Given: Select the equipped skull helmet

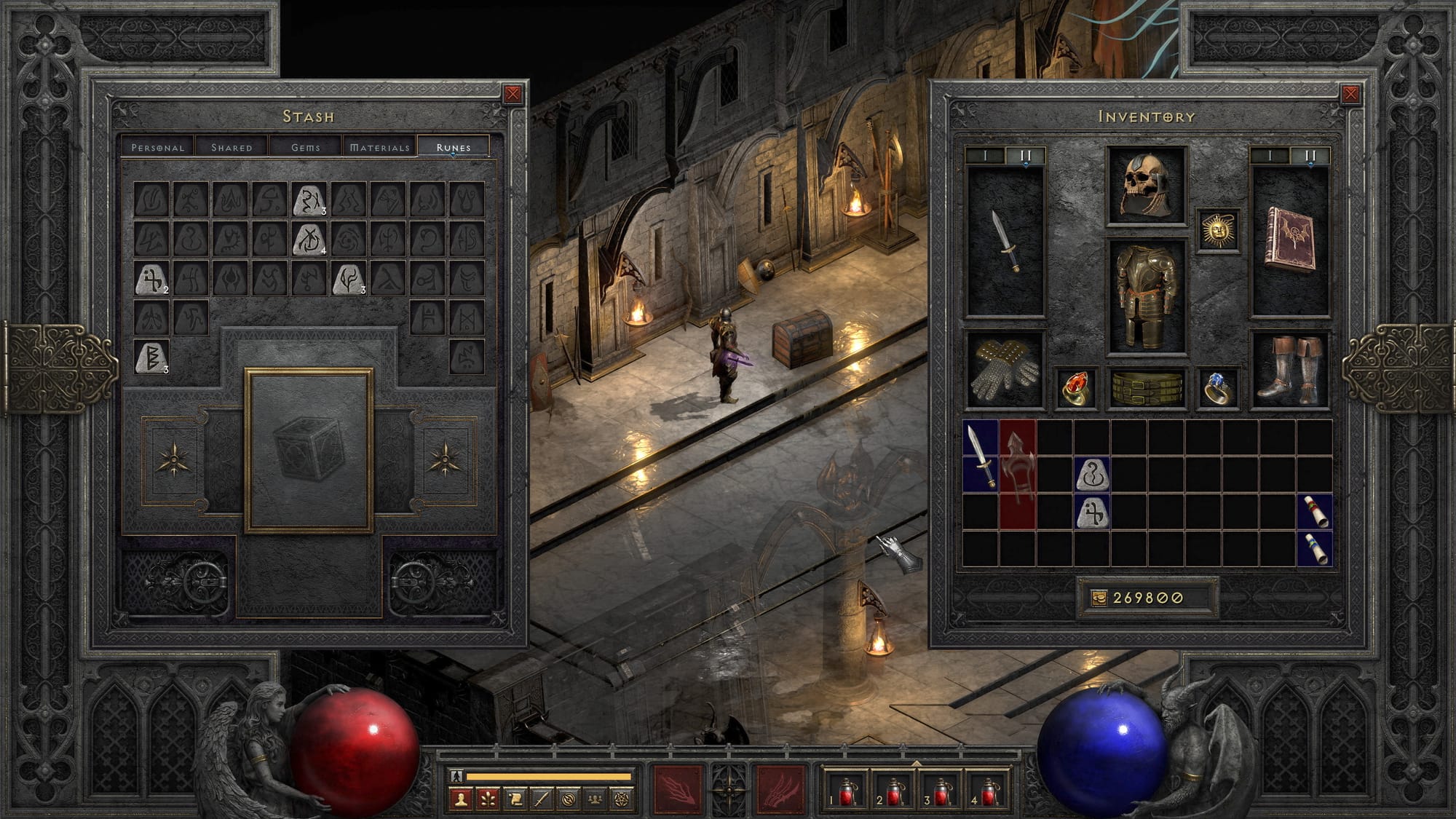Looking at the screenshot, I should tap(1147, 186).
